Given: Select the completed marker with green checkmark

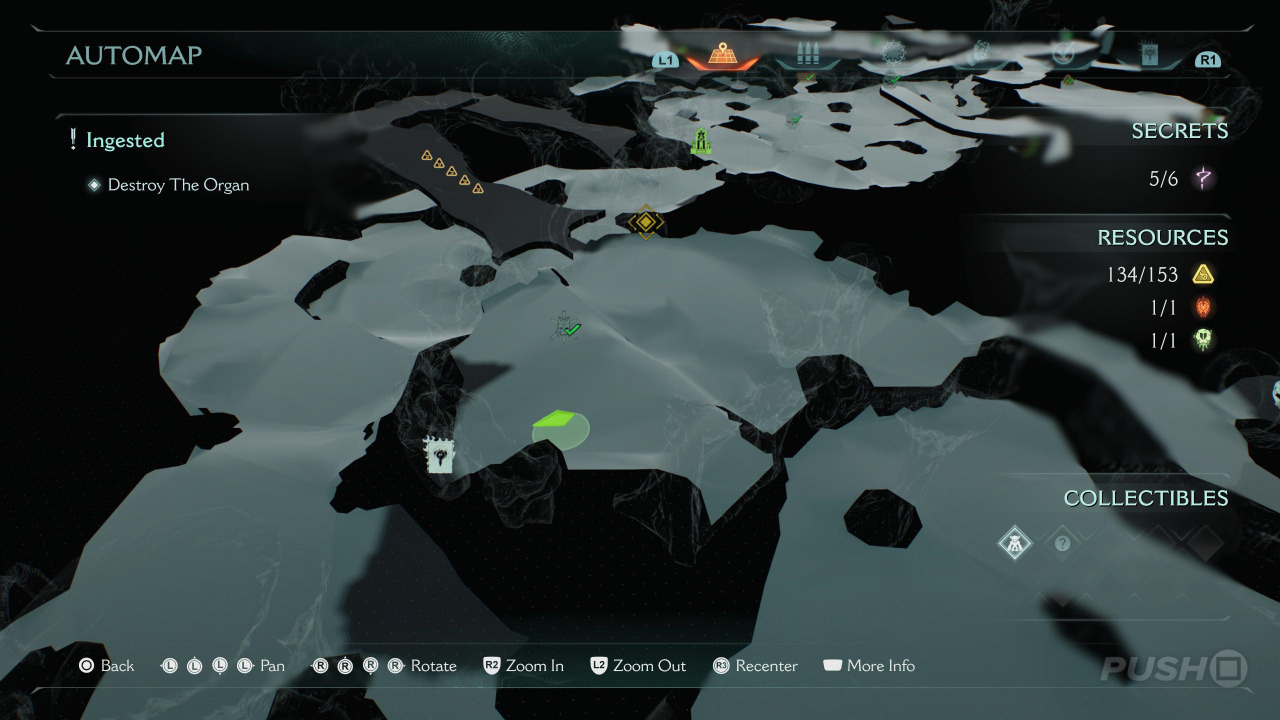Looking at the screenshot, I should pyautogui.click(x=567, y=326).
